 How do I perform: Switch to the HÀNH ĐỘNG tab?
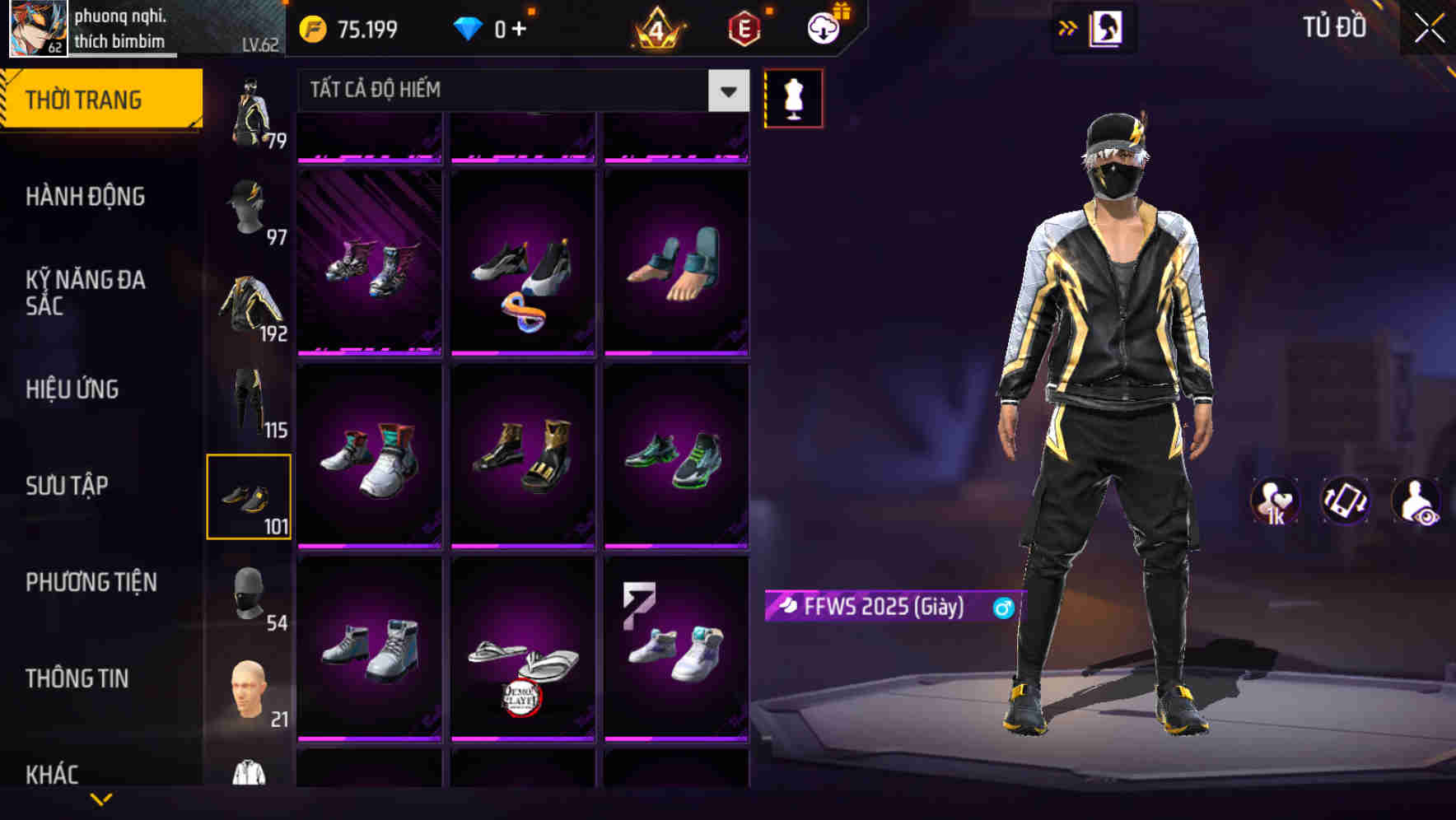pos(86,196)
